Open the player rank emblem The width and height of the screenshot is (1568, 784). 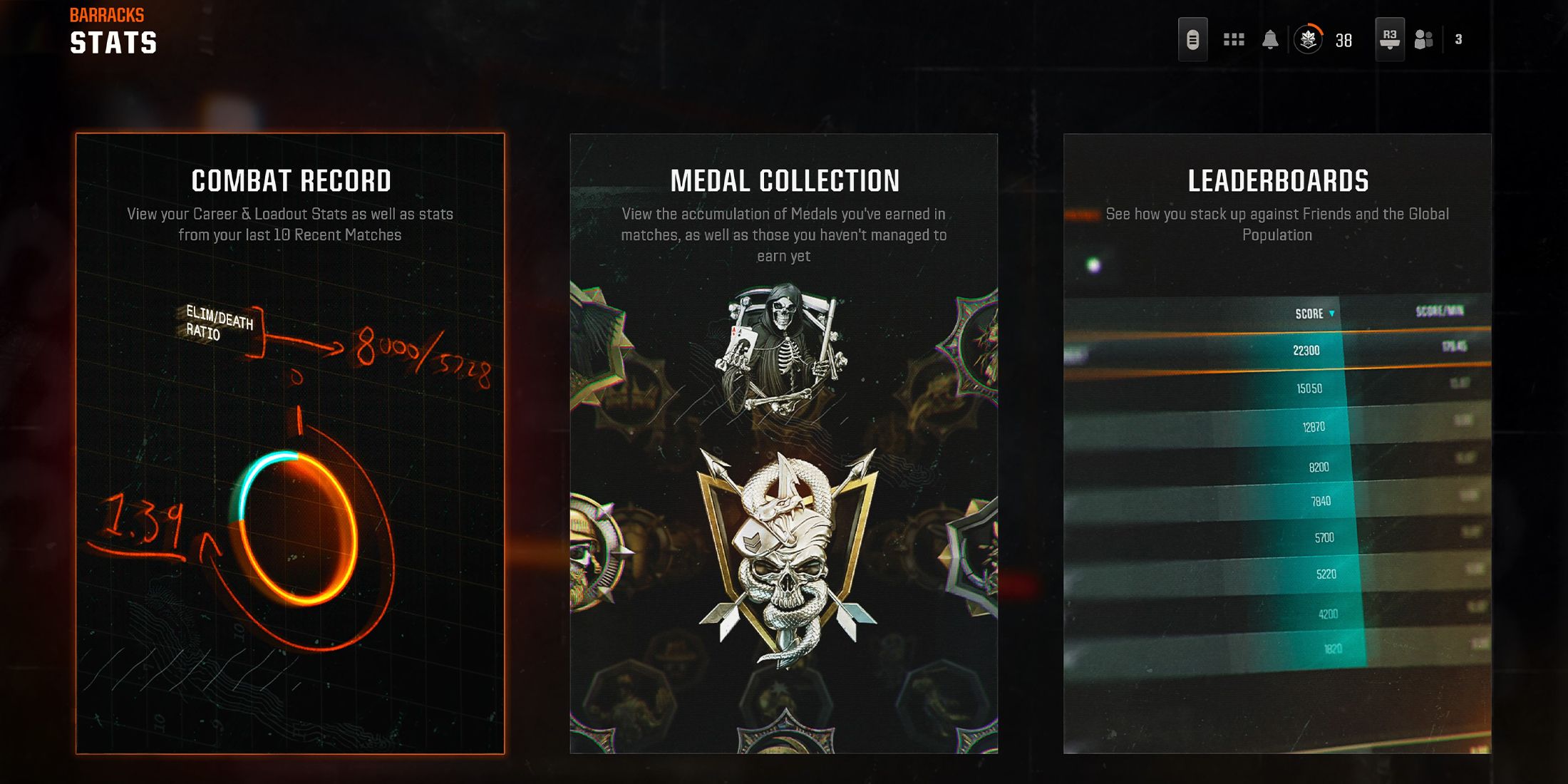(1309, 40)
